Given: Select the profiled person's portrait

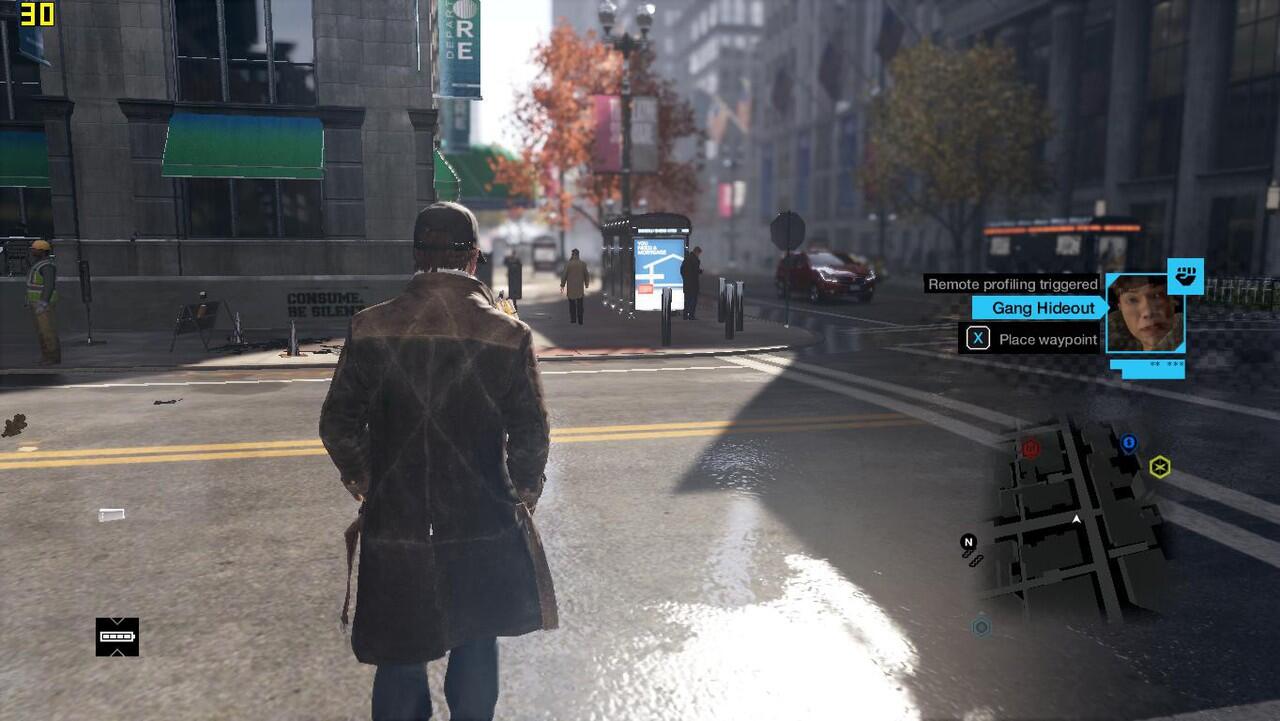Looking at the screenshot, I should [x=1145, y=313].
